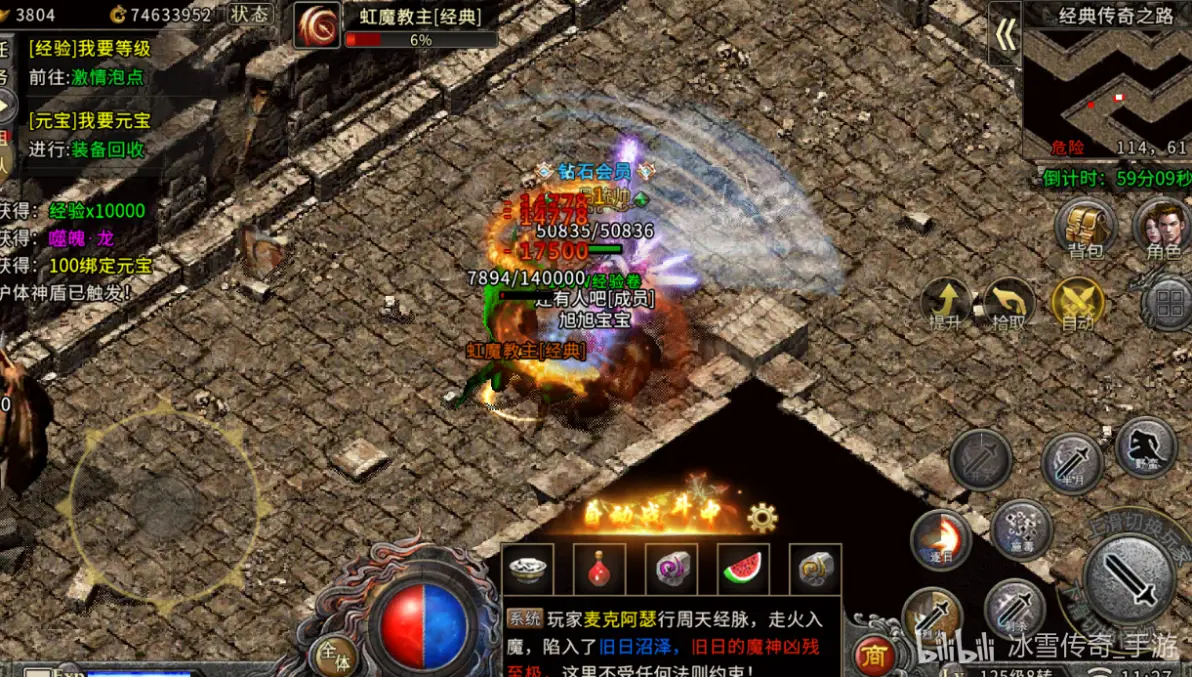Open the 角色 character sheet
The image size is (1192, 677).
[x=1164, y=227]
